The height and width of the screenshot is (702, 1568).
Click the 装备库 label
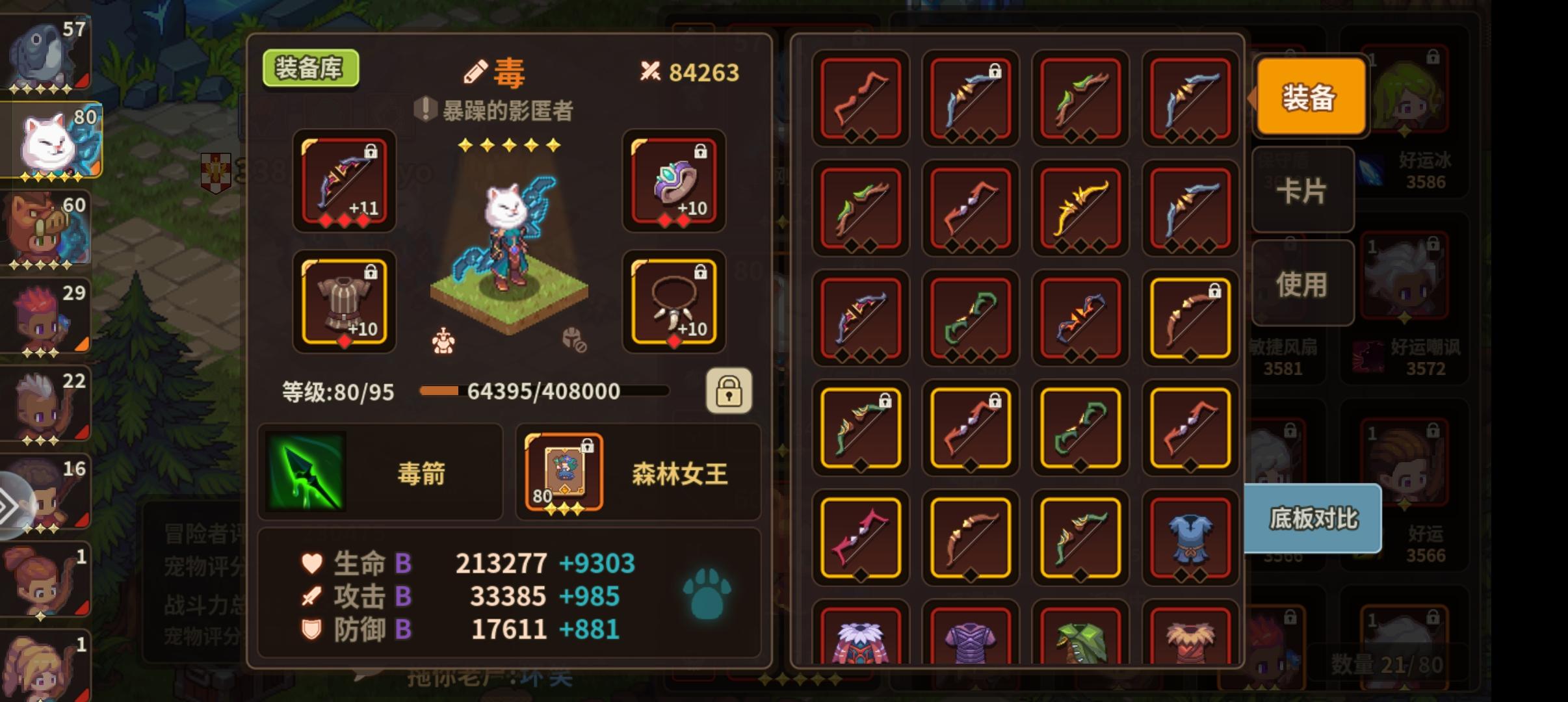coord(311,70)
